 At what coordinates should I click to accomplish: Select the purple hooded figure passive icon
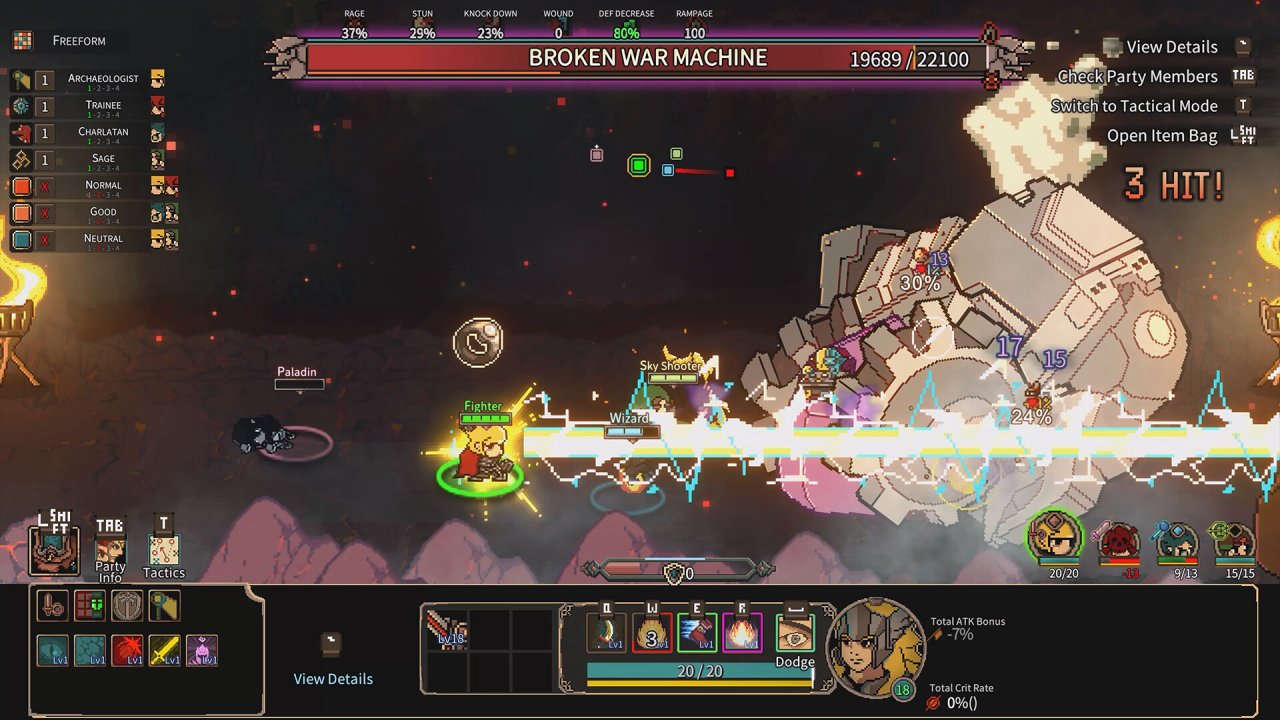tap(202, 650)
